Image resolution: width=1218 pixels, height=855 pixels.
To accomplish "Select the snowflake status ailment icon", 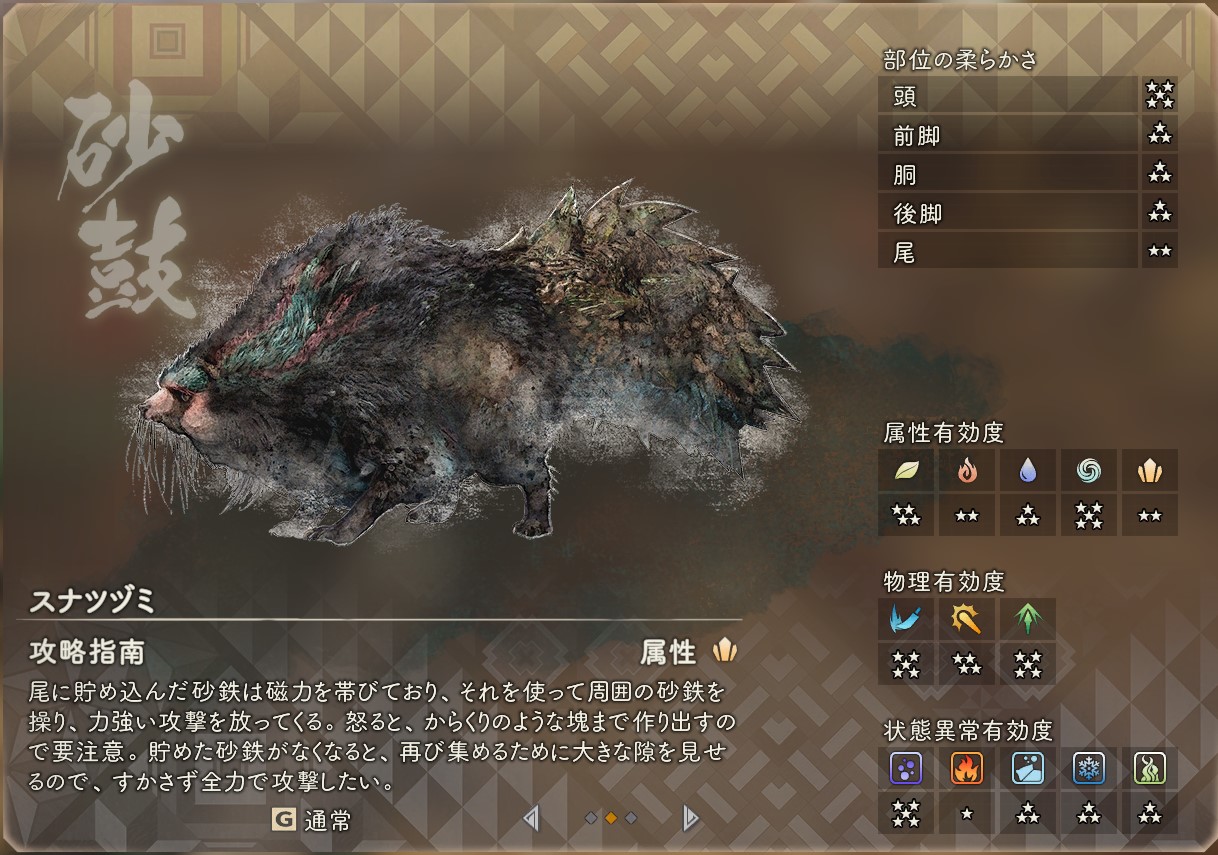I will click(x=1089, y=768).
